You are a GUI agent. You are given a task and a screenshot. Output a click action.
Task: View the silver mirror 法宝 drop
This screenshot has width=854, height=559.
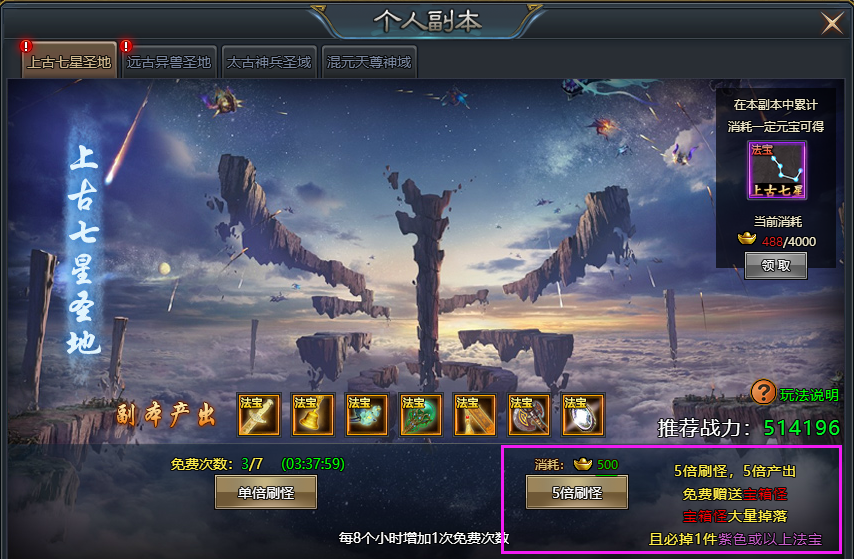(x=583, y=415)
